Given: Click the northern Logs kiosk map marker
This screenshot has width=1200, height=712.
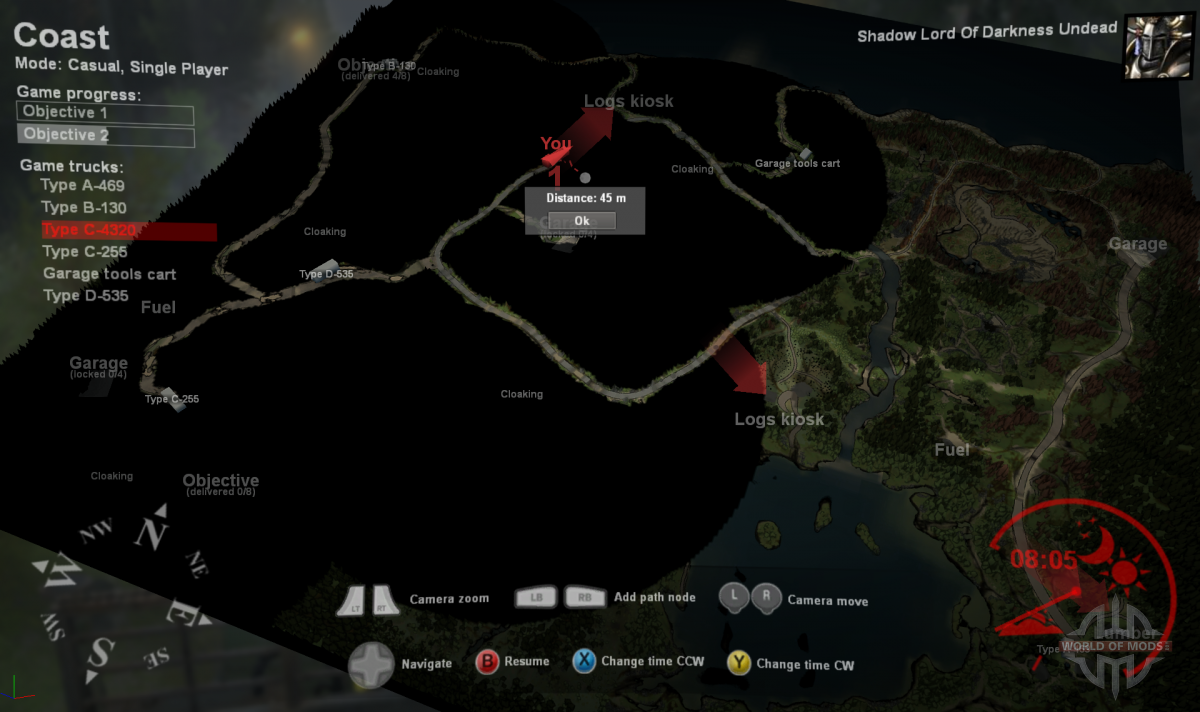Looking at the screenshot, I should (628, 101).
